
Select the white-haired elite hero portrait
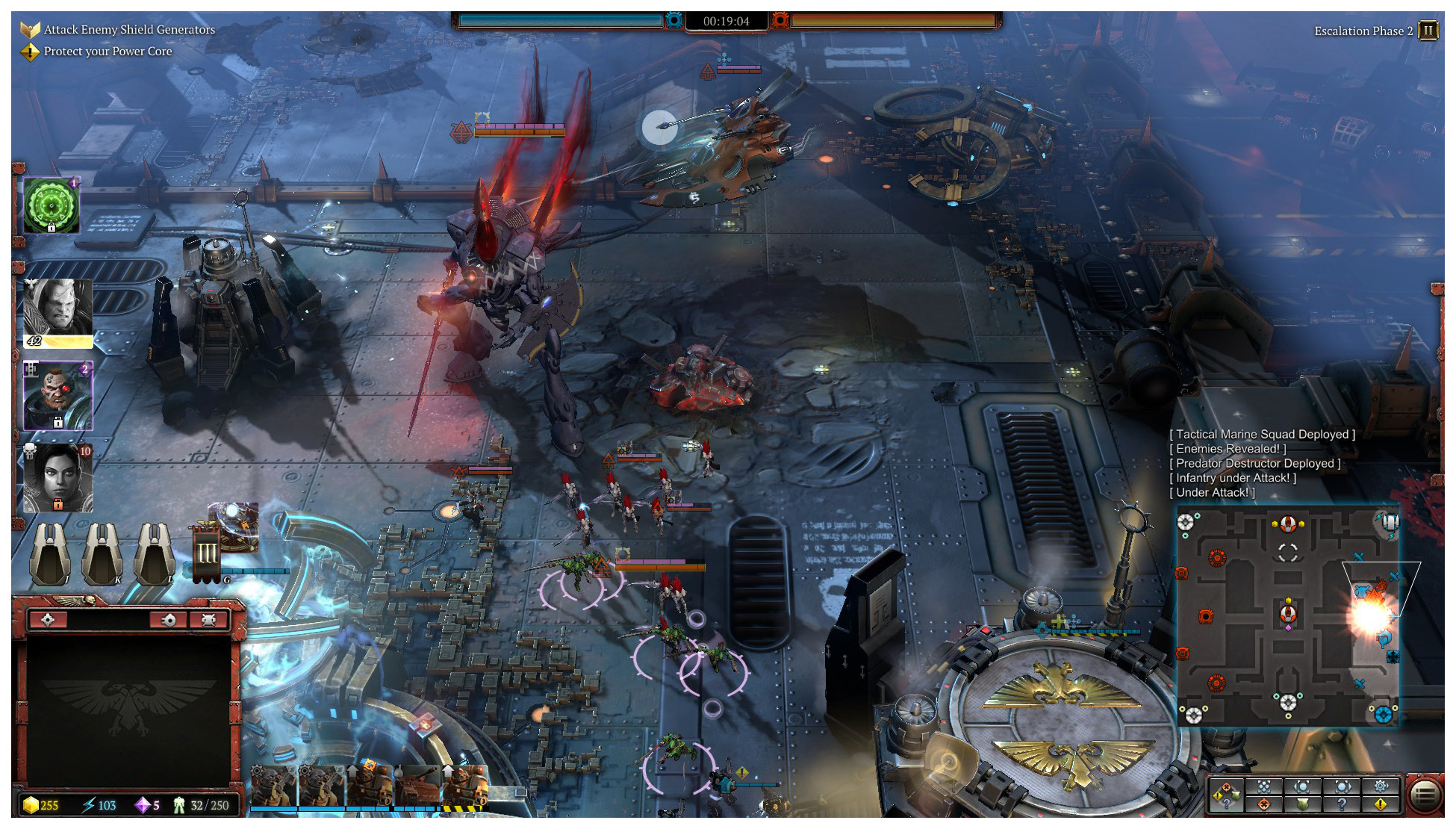click(57, 312)
